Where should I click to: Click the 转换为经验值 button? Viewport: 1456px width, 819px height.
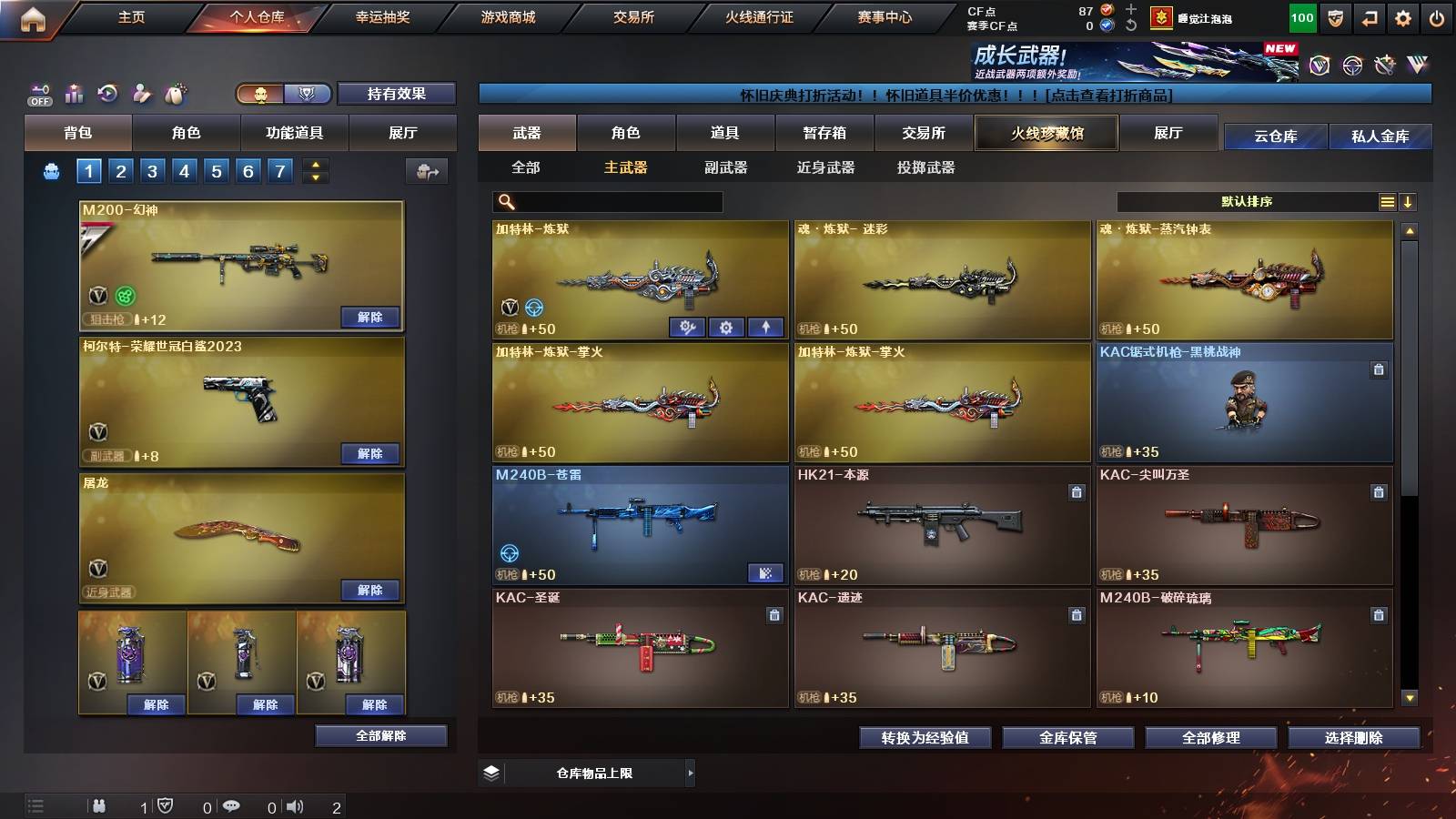925,738
